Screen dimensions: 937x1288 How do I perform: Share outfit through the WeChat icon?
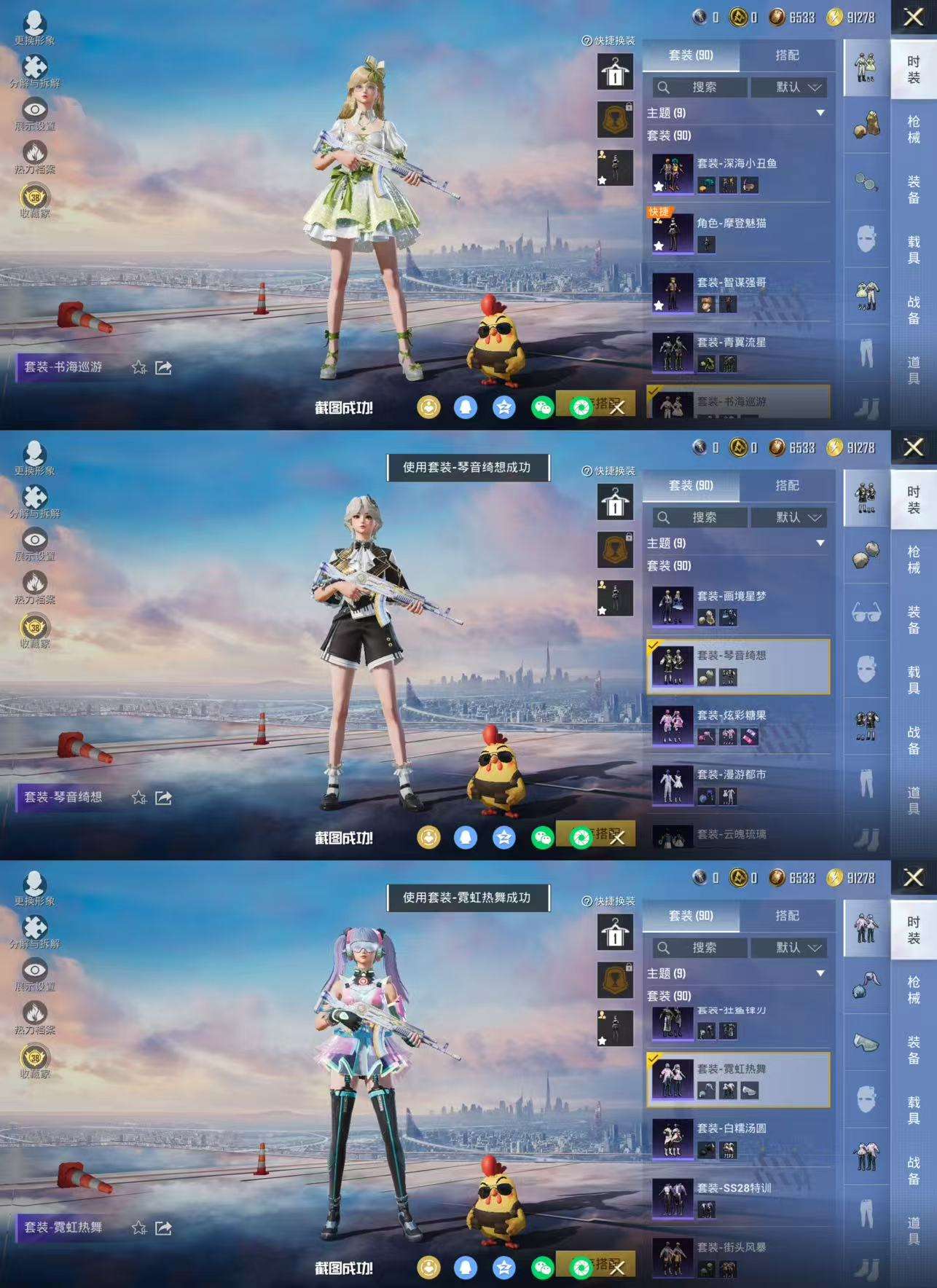[x=541, y=407]
